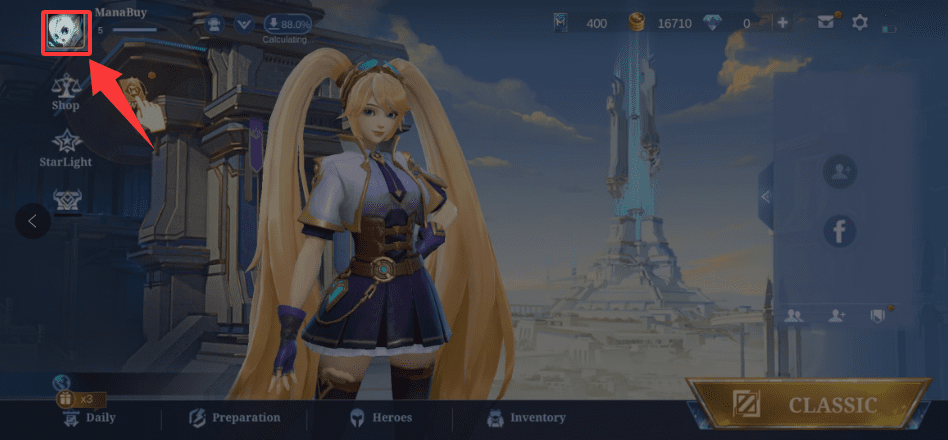Open the StarLight membership page
Viewport: 948px width, 440px height.
point(65,147)
